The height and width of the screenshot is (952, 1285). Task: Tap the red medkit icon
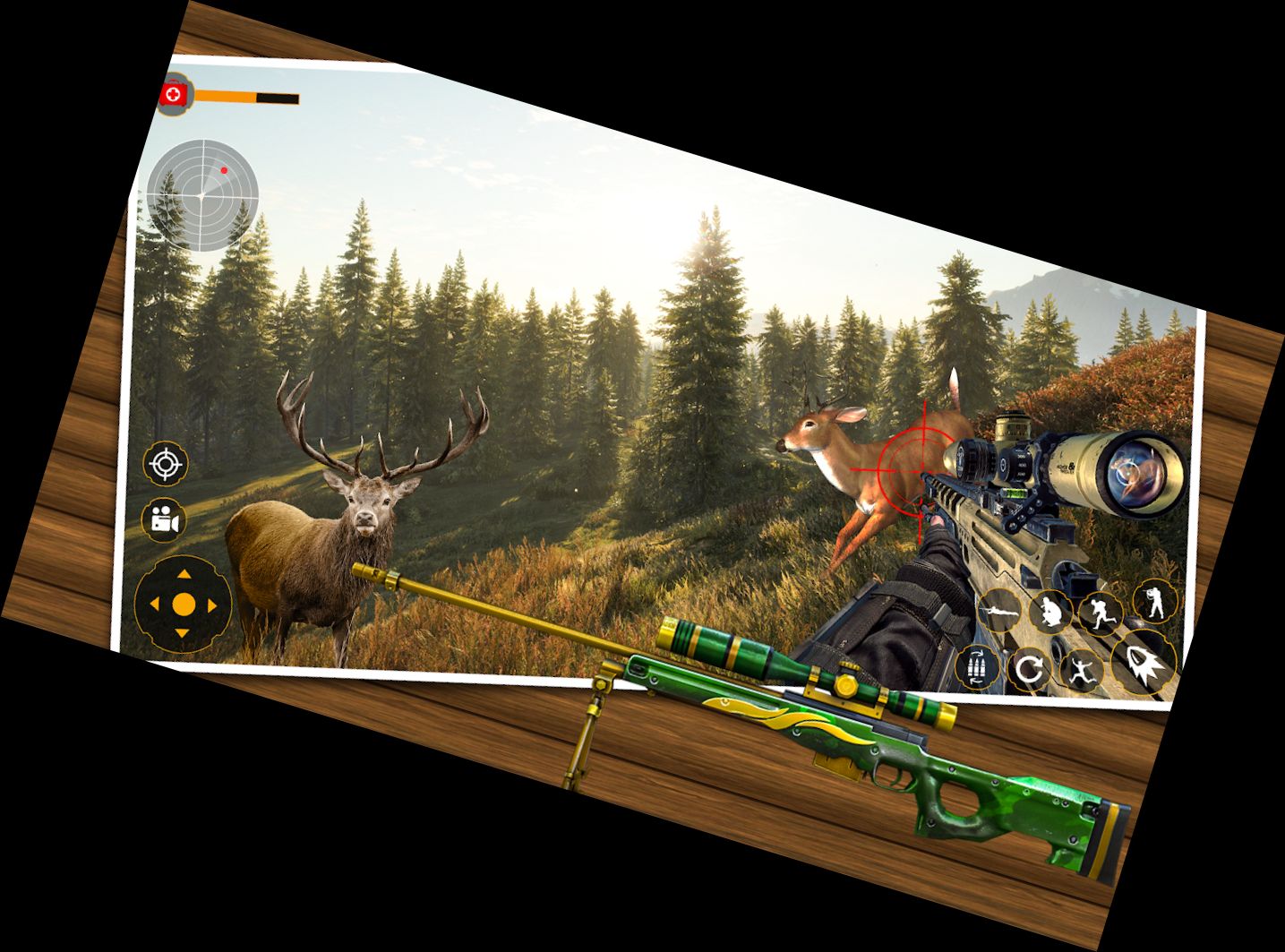175,93
